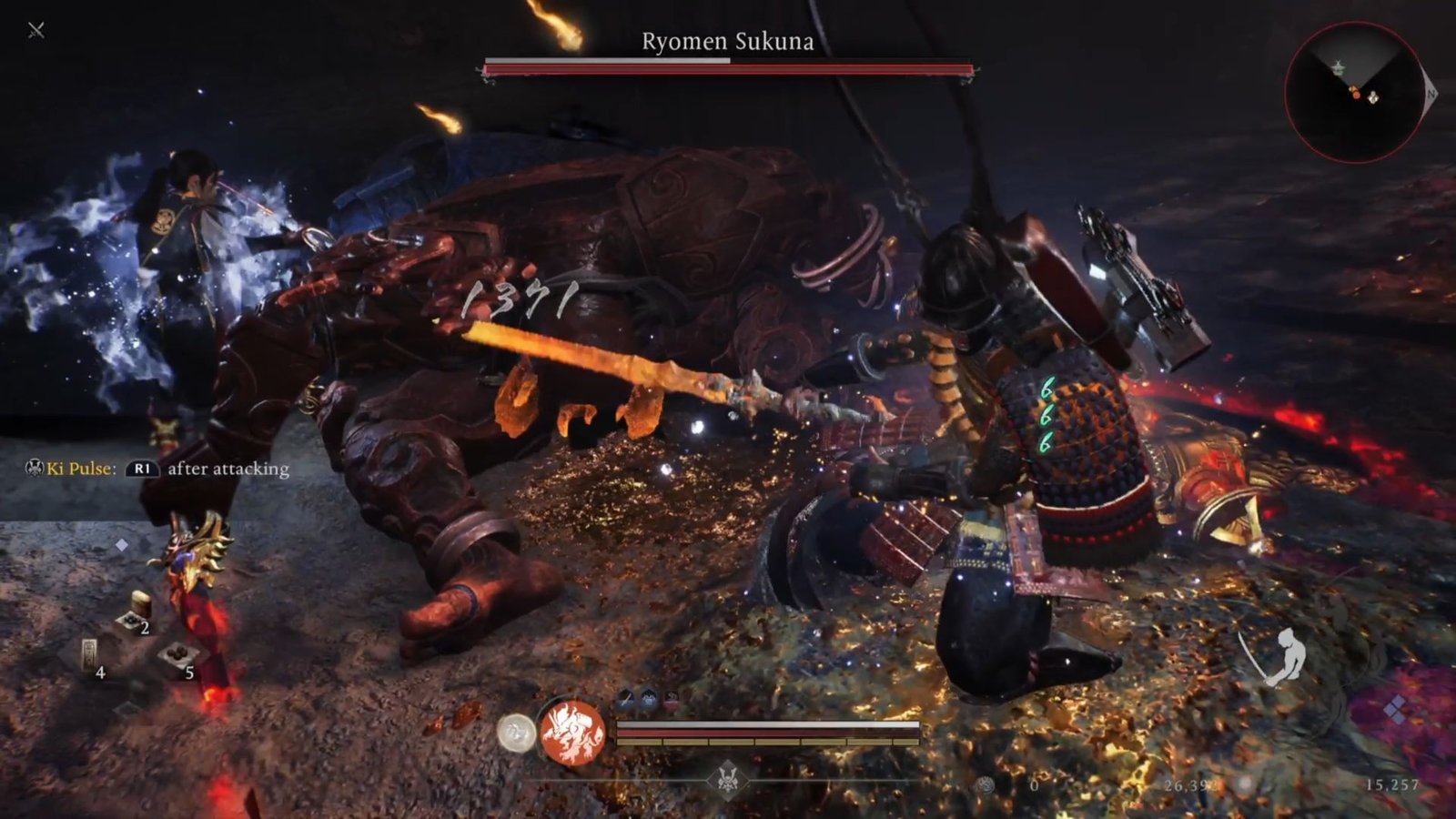Click the helmet icon above the player health bar
Viewport: 1456px width, 819px height.
[648, 696]
